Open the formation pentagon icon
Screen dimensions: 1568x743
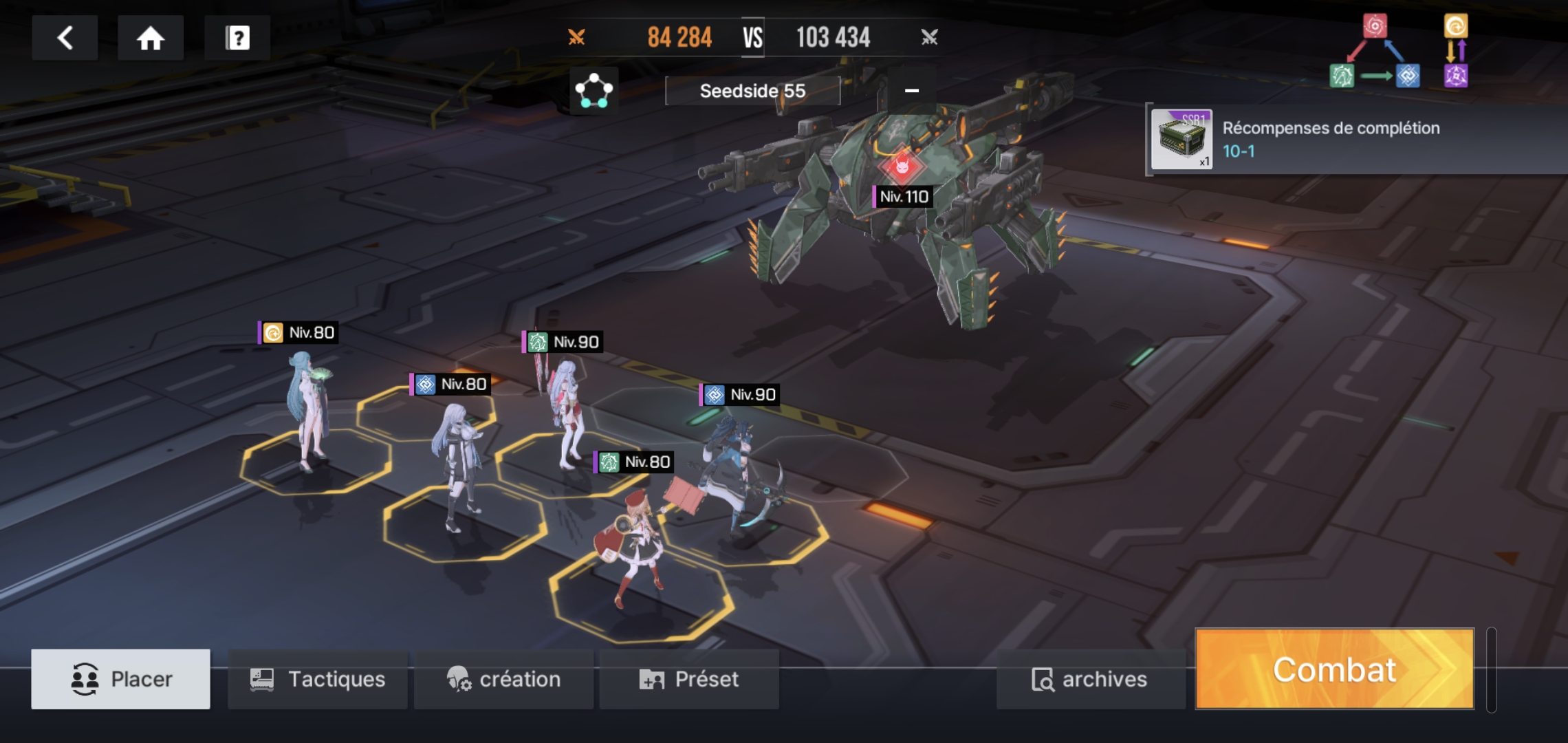click(x=594, y=91)
